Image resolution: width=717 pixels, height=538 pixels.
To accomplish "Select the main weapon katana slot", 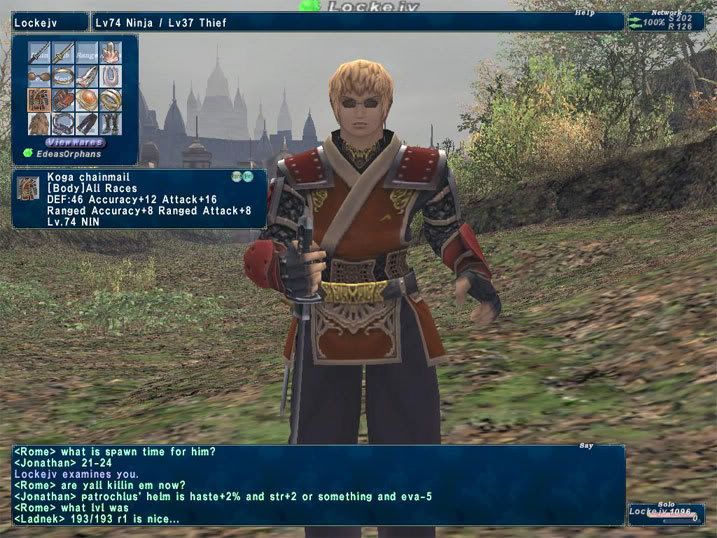I will click(40, 52).
